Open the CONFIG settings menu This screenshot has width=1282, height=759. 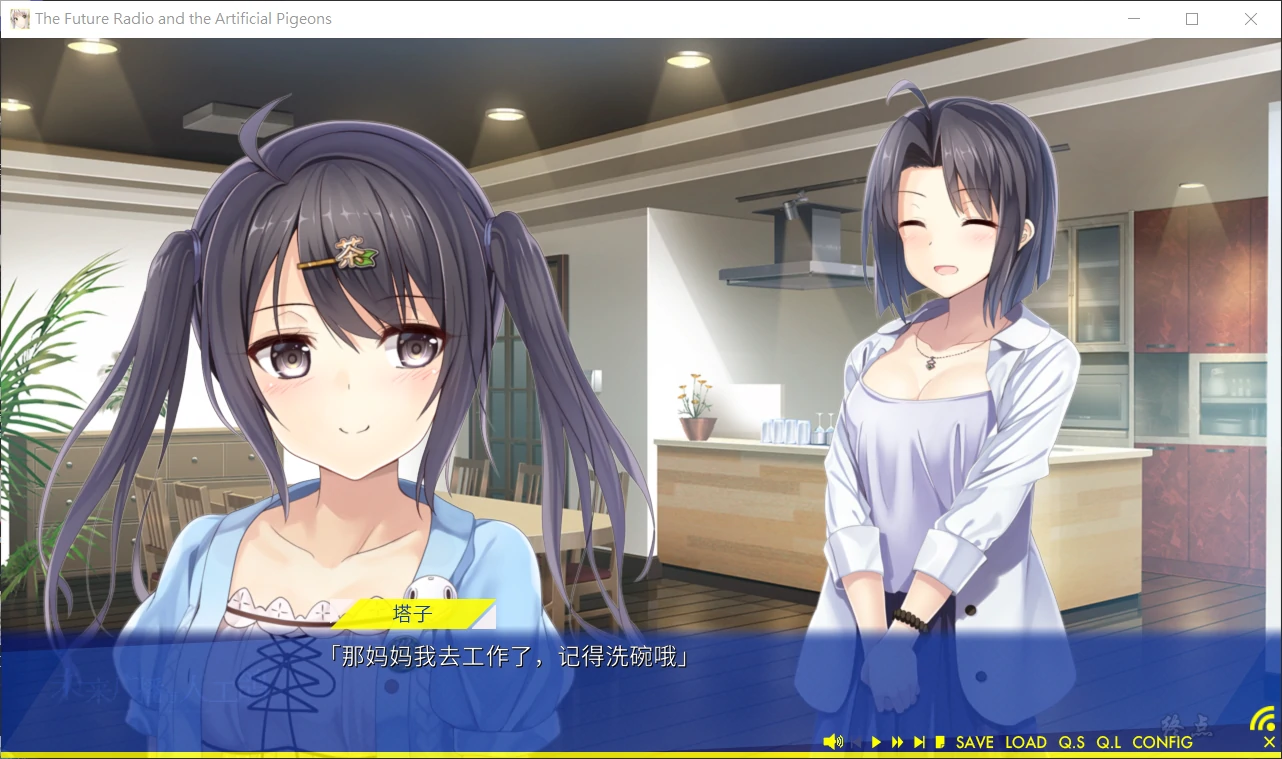1163,742
